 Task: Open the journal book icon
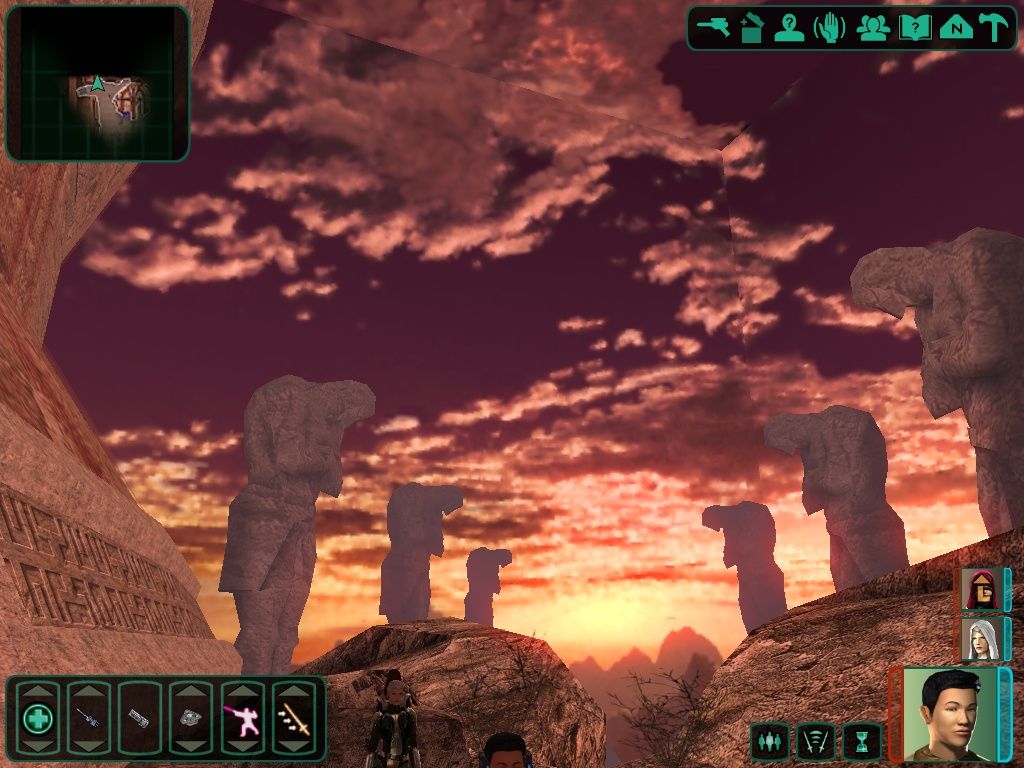914,28
